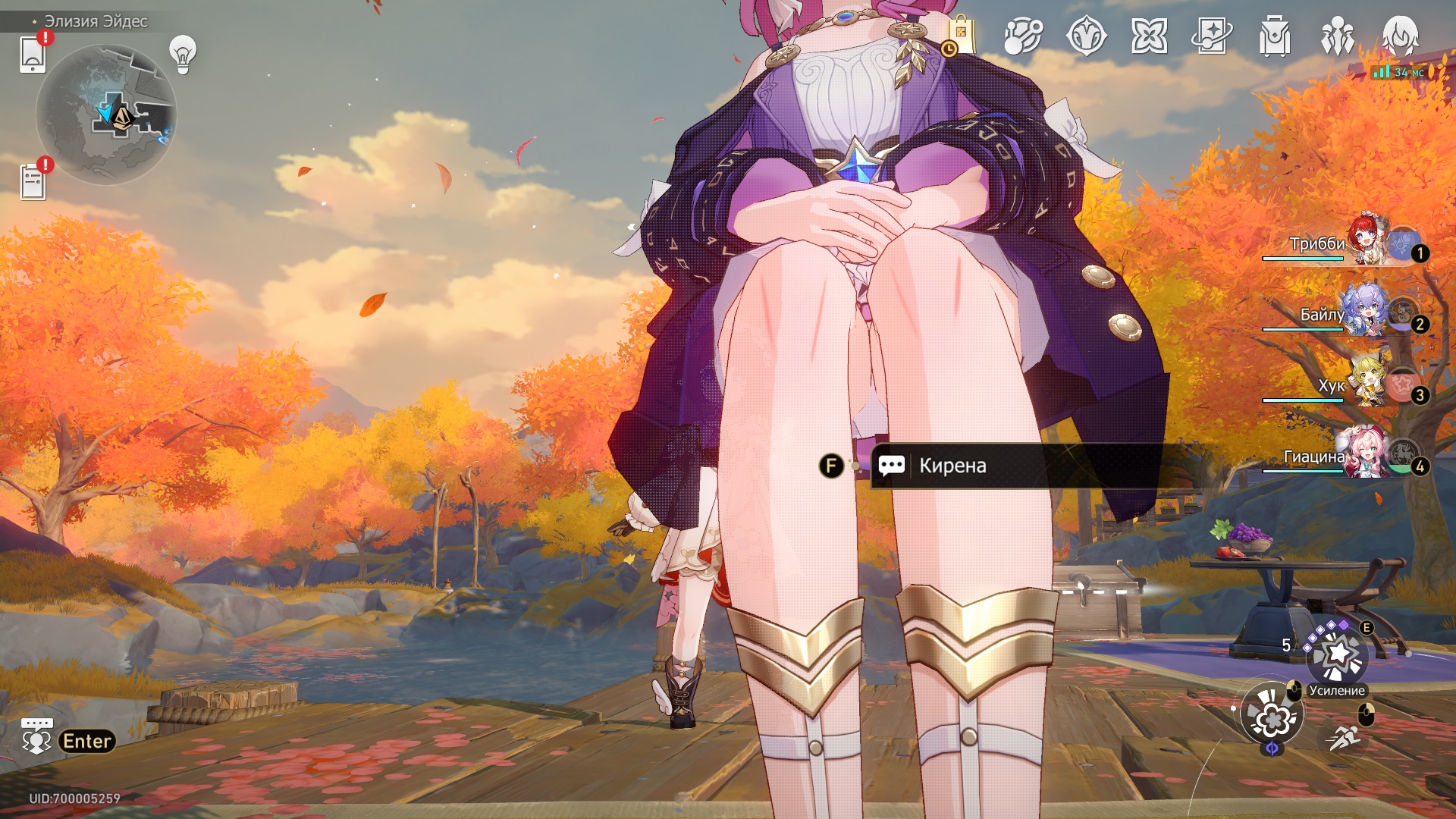Open the phone menu icon
Screen dimensions: 1456x819
pos(33,54)
